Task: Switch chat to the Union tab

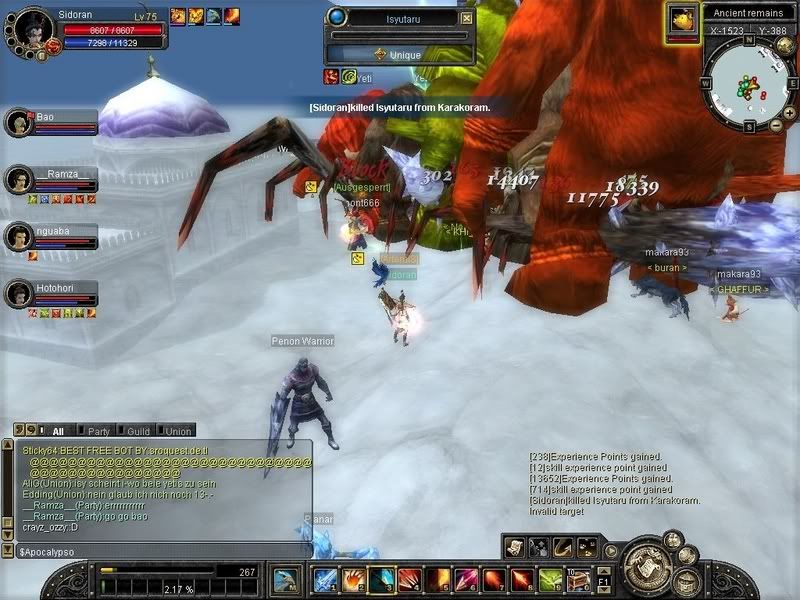Action: [177, 431]
